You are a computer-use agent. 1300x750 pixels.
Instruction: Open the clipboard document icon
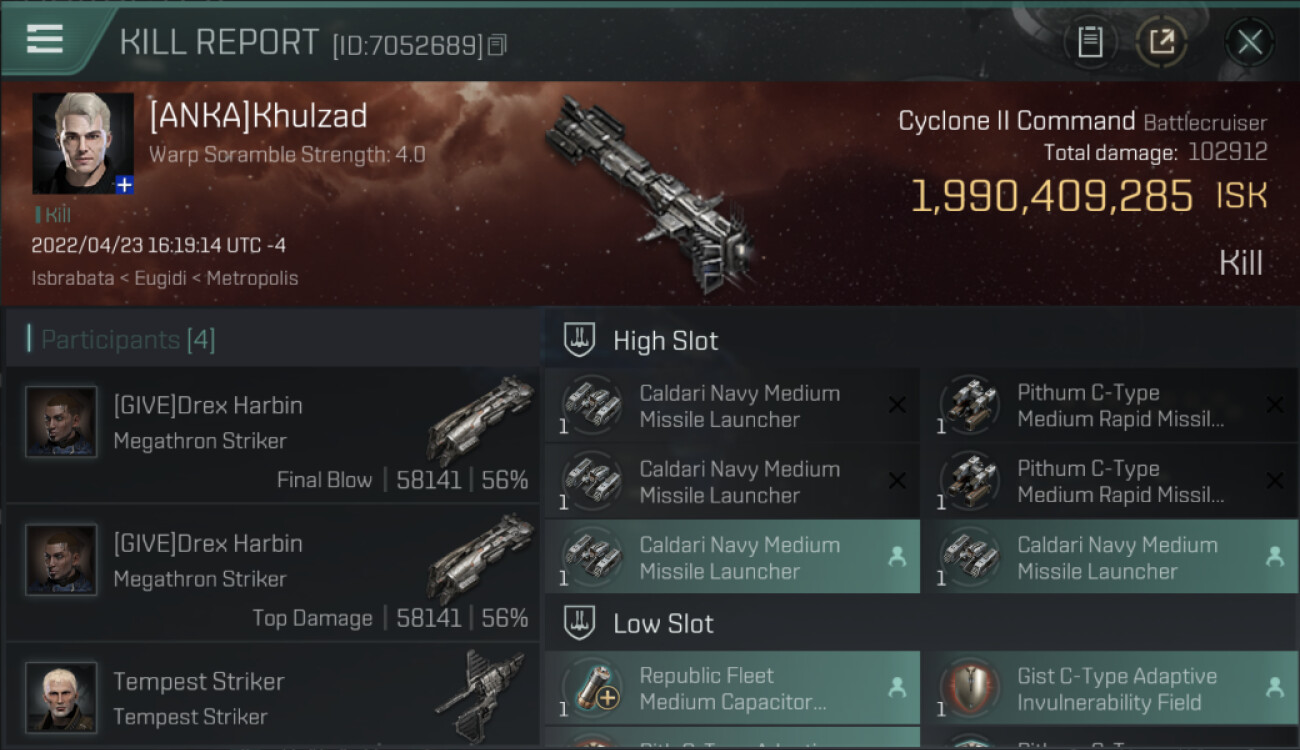(x=1090, y=42)
